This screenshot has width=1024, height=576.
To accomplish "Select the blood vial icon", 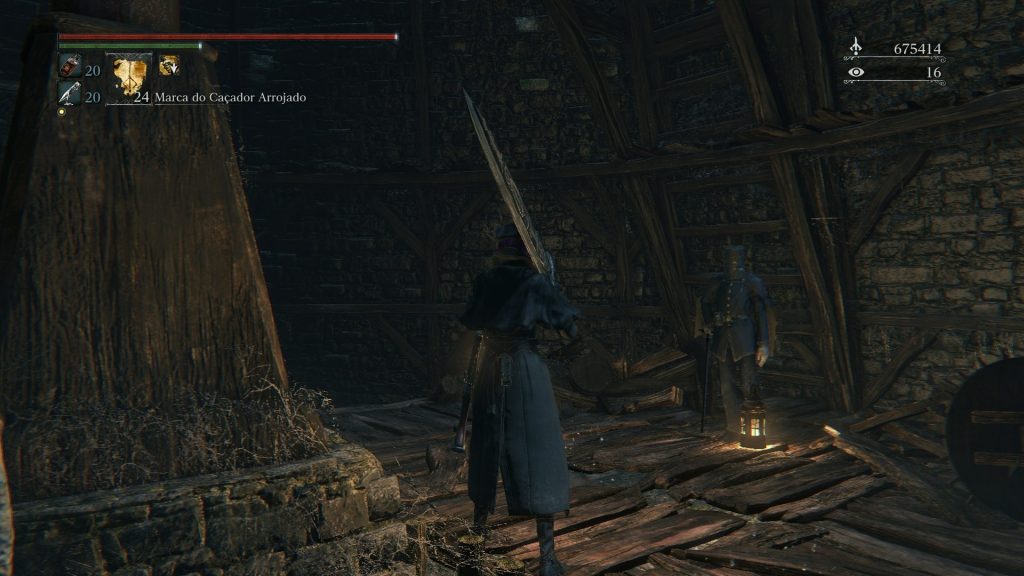I will 69,66.
